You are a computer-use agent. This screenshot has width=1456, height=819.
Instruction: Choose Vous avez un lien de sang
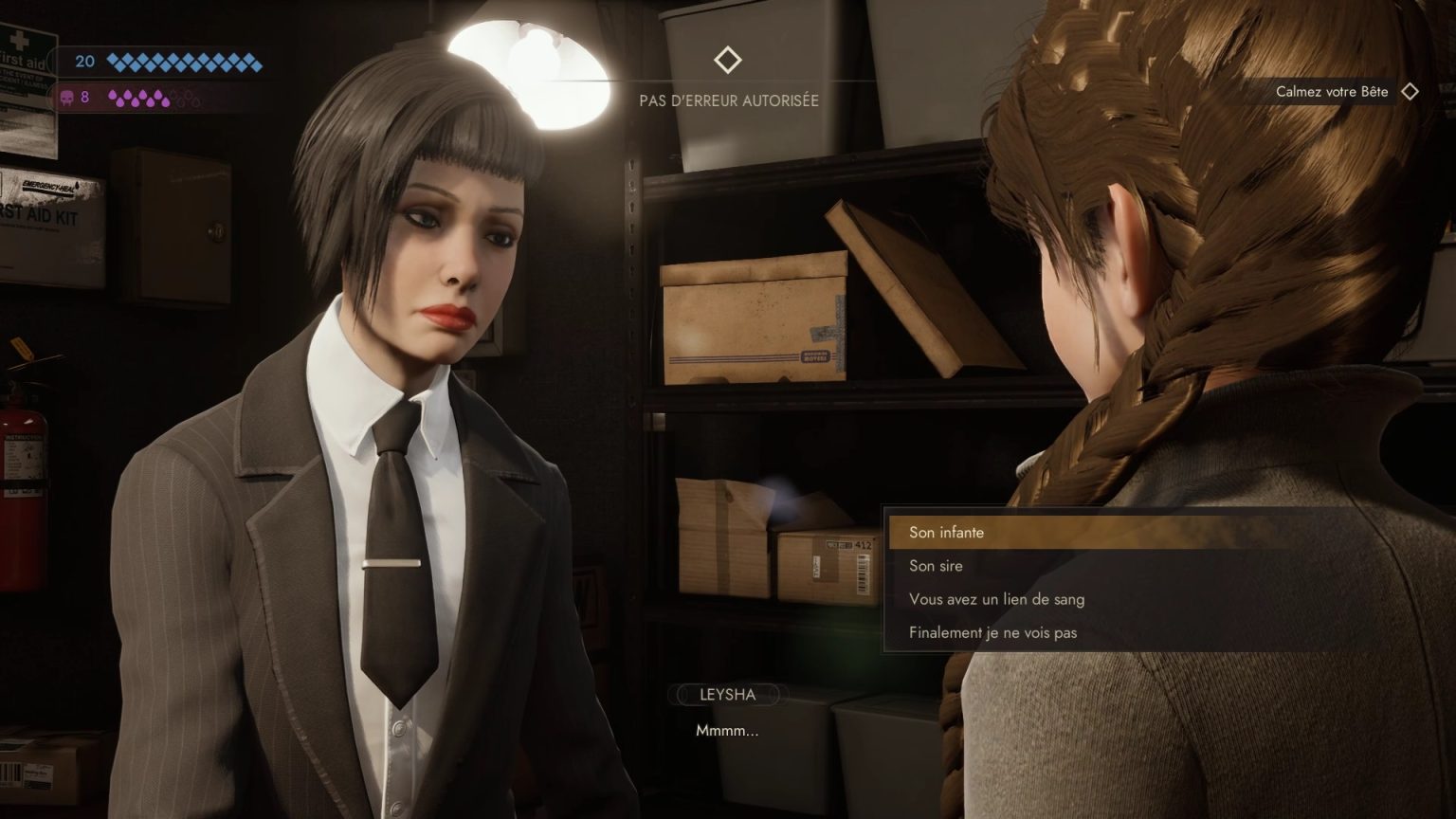pyautogui.click(x=997, y=599)
